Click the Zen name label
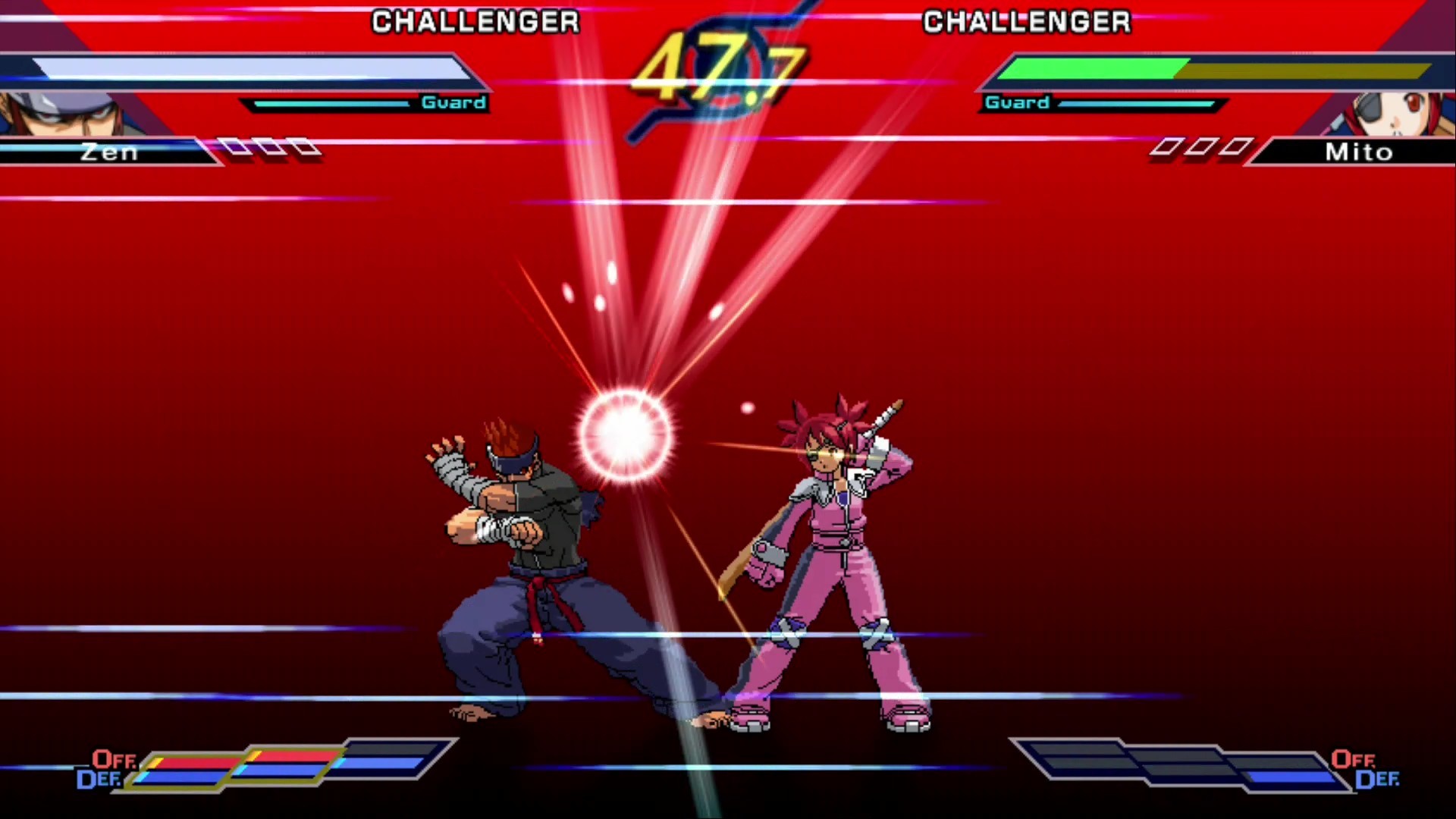Image resolution: width=1456 pixels, height=819 pixels. 110,152
